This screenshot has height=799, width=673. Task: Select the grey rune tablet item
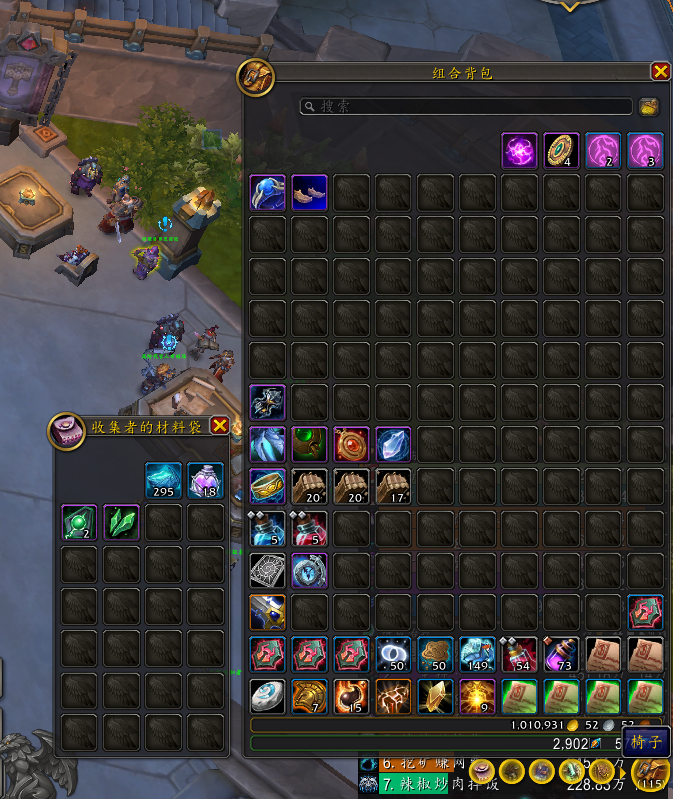pos(267,571)
